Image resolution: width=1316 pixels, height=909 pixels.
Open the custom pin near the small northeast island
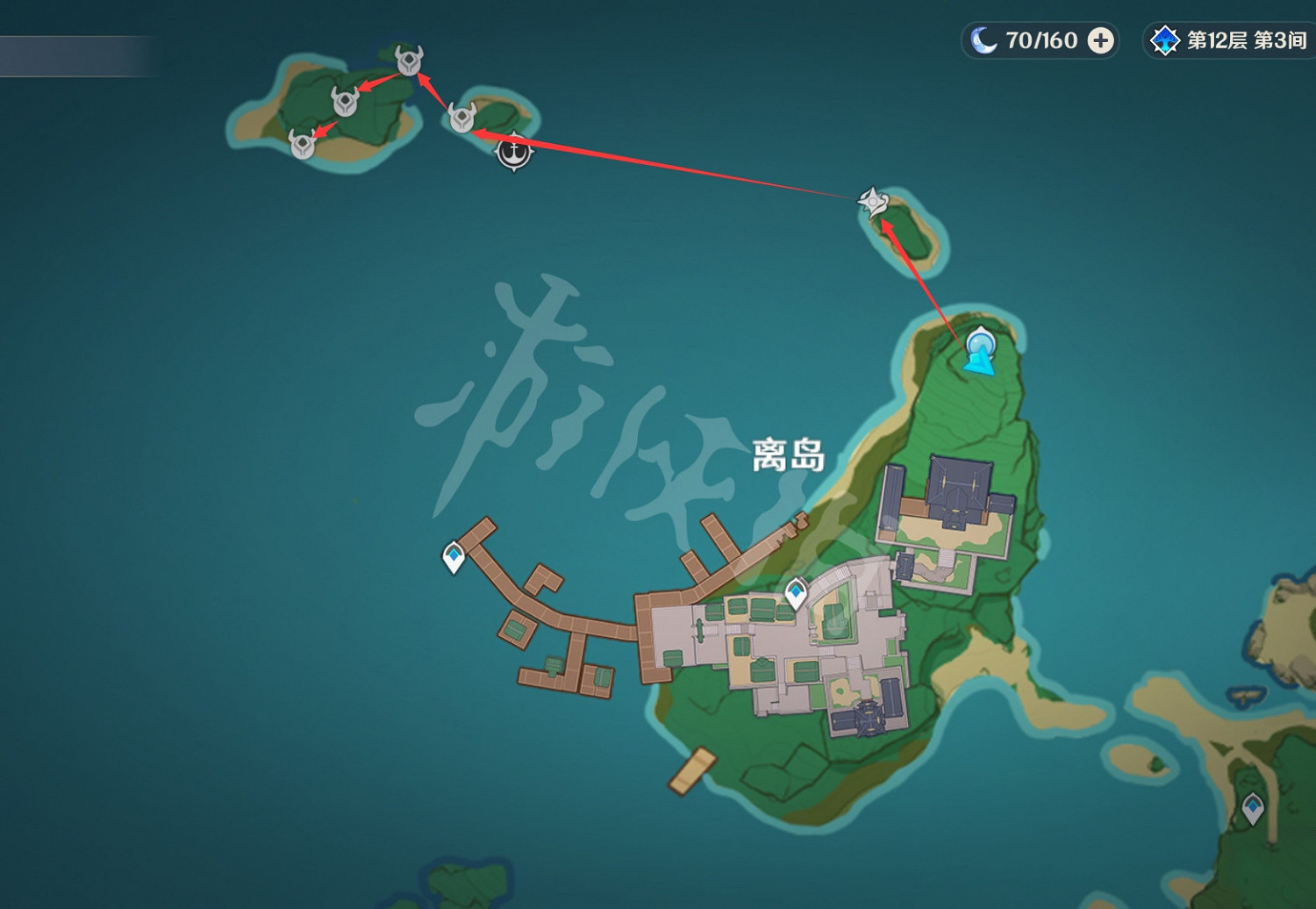pyautogui.click(x=873, y=204)
